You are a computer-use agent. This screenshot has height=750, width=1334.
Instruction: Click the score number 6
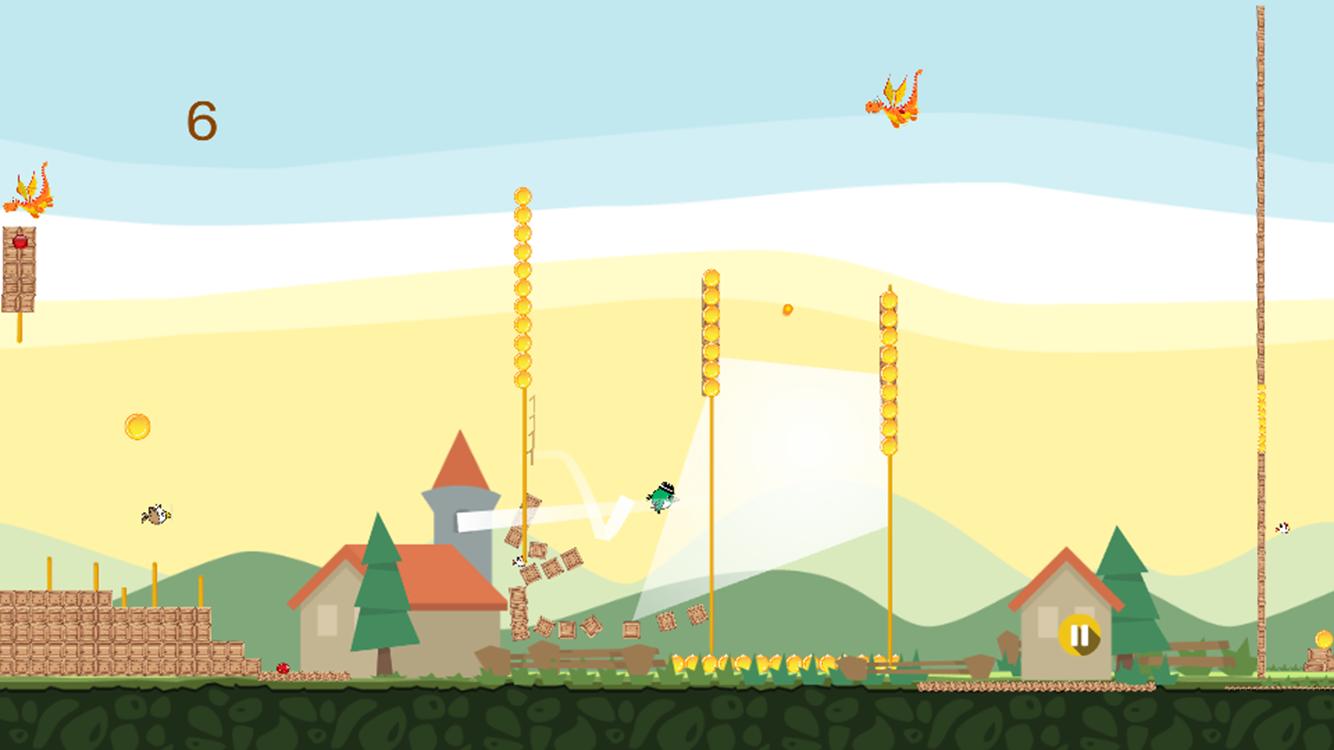[203, 120]
